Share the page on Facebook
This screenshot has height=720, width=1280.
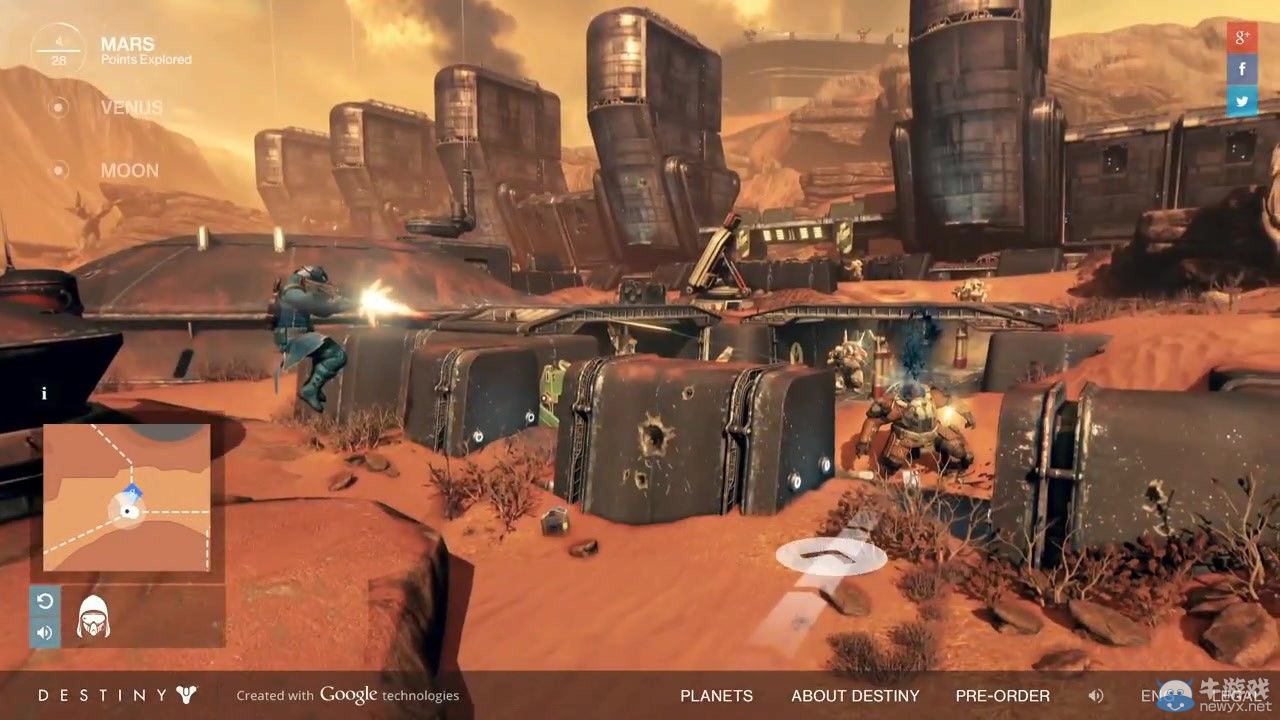(1242, 69)
